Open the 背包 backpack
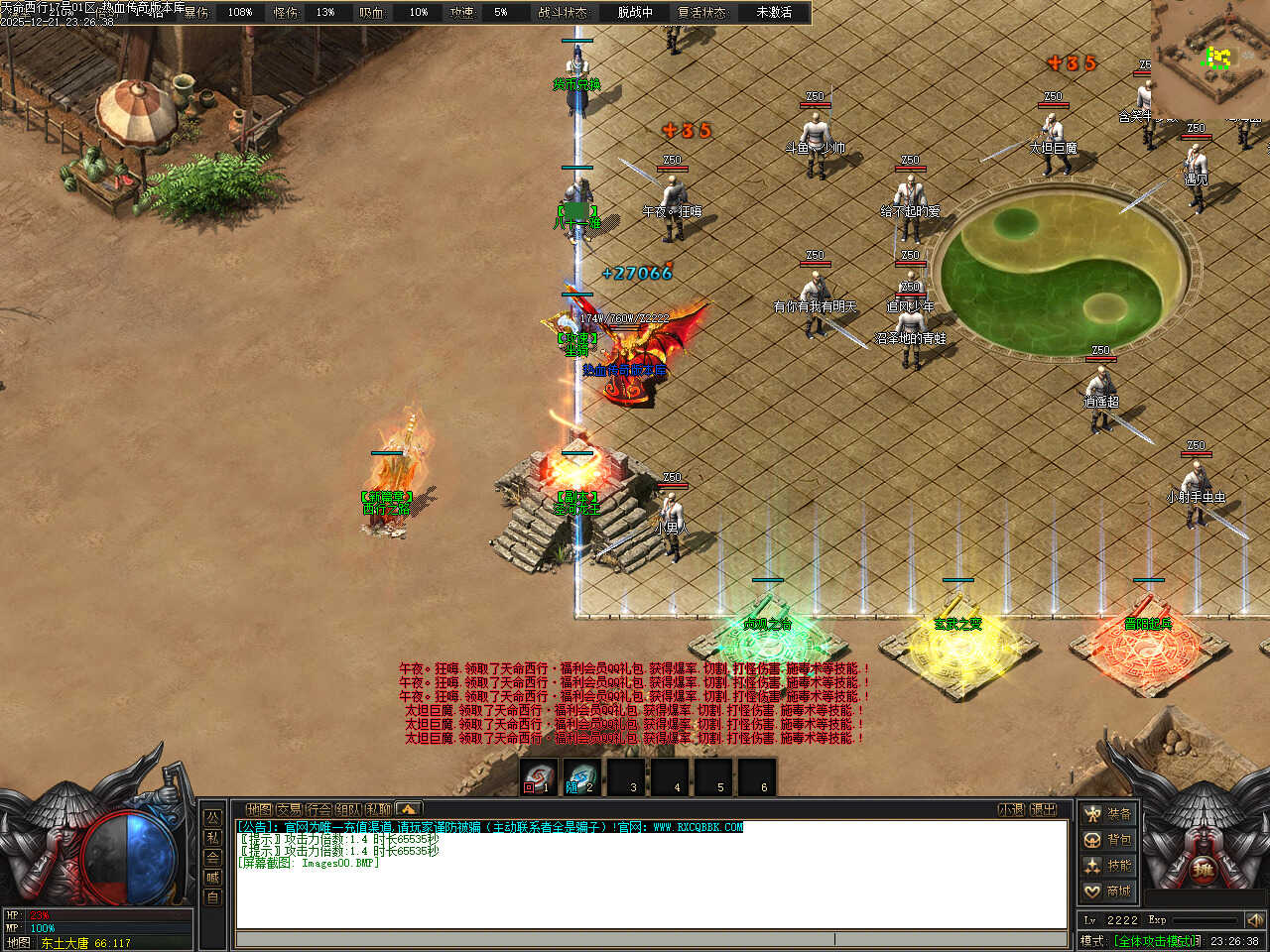The width and height of the screenshot is (1270, 952). 1107,840
